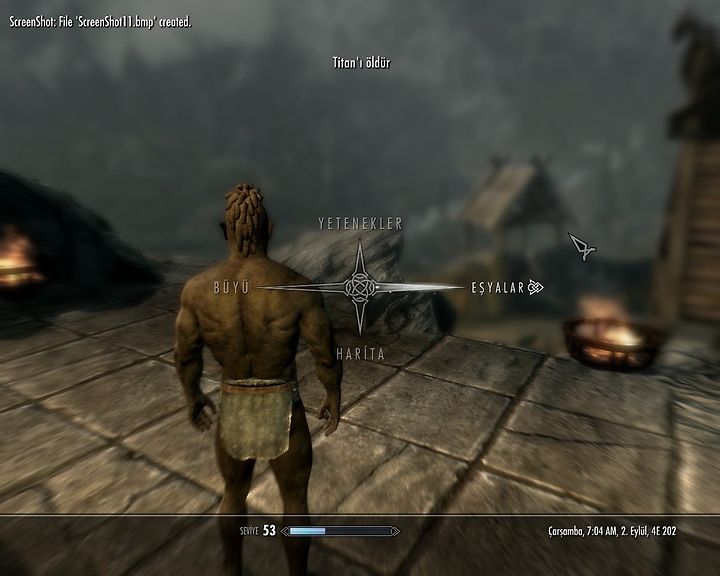Select the Büyü magic menu

230,287
